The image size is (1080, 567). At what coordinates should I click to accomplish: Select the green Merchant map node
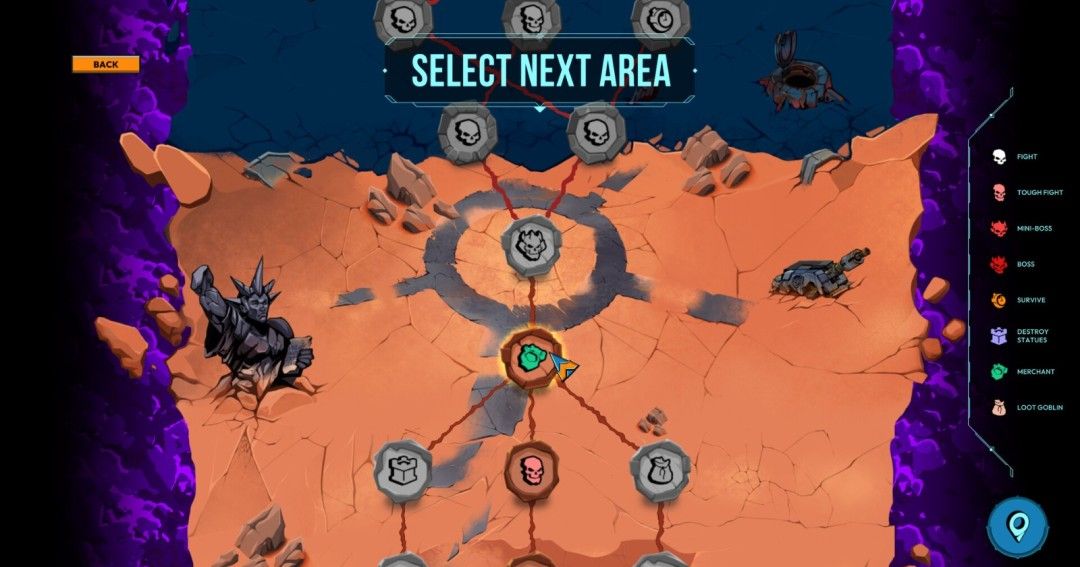pos(530,357)
